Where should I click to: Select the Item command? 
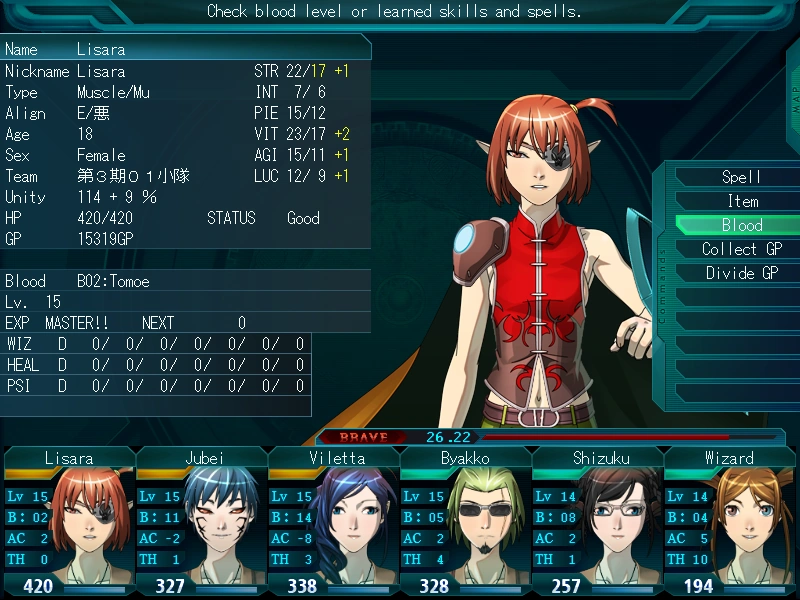point(741,201)
